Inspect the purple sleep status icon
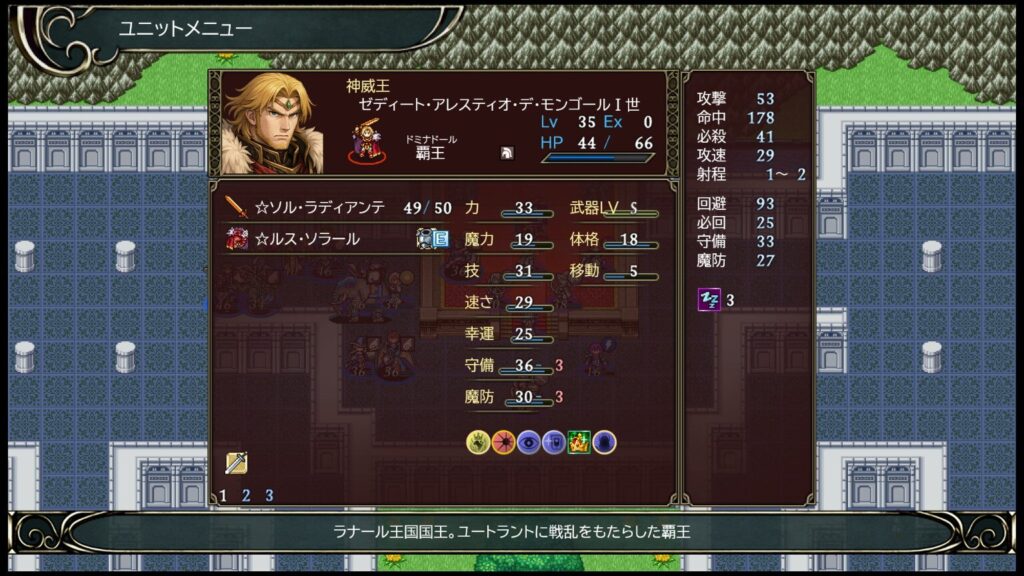This screenshot has height=576, width=1024. [x=708, y=299]
